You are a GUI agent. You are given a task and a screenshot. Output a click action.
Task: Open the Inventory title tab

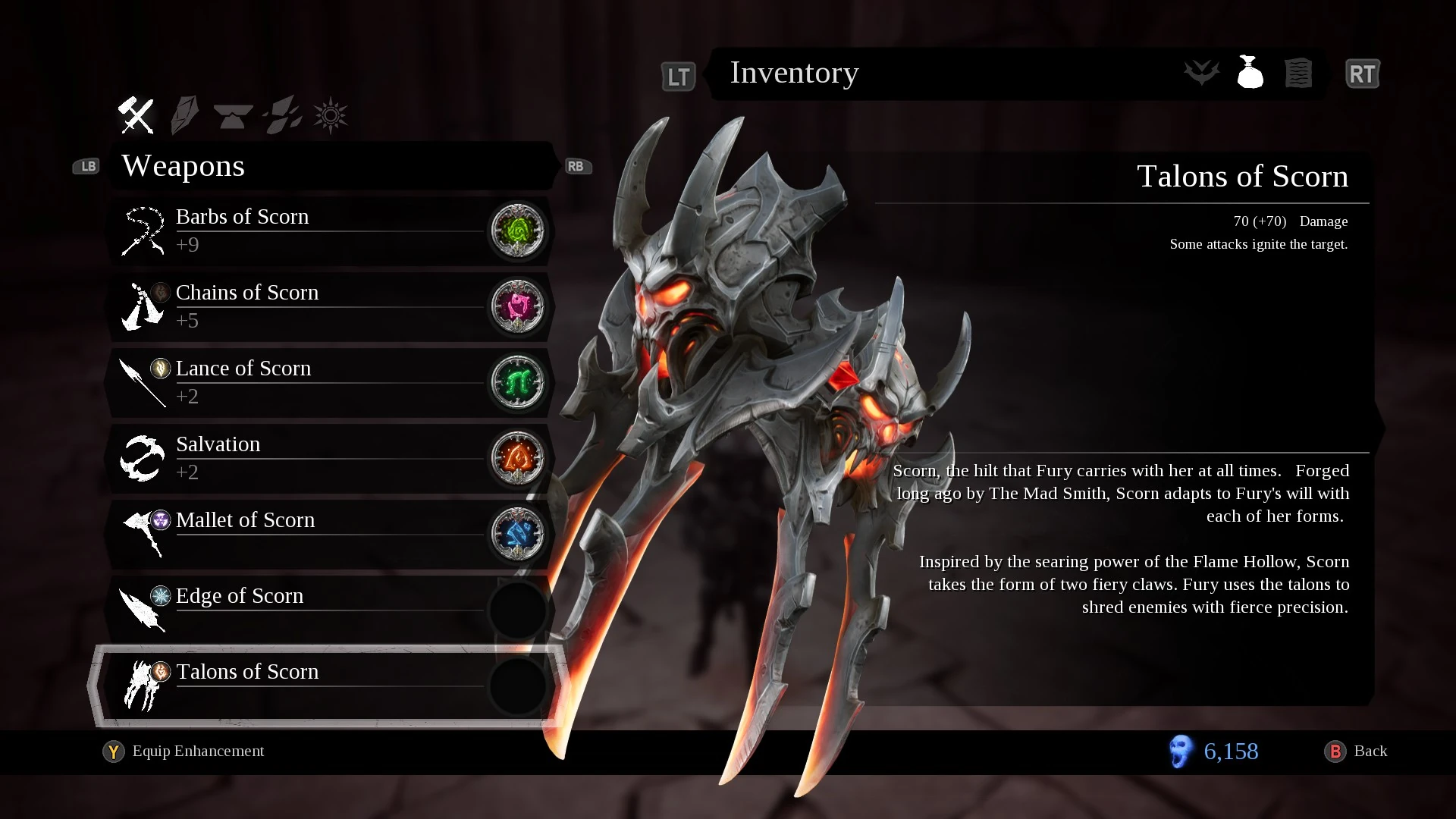(x=794, y=73)
